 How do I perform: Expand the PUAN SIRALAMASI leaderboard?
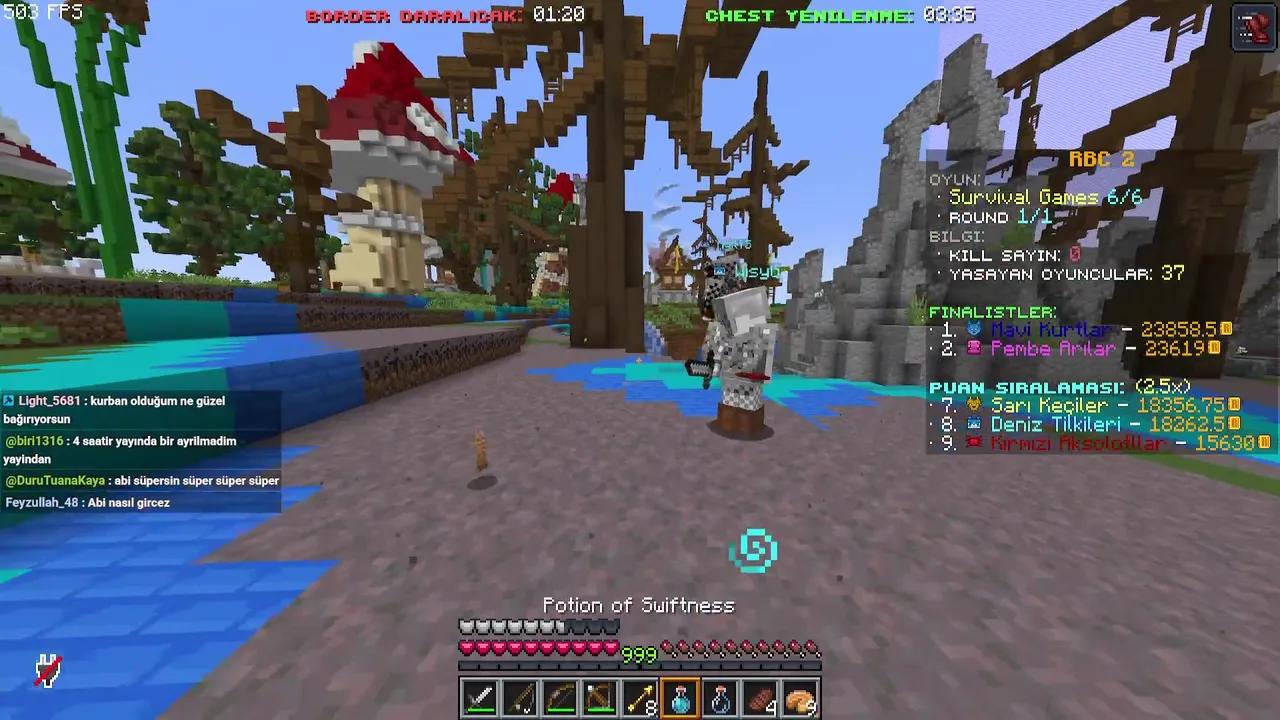click(1013, 385)
